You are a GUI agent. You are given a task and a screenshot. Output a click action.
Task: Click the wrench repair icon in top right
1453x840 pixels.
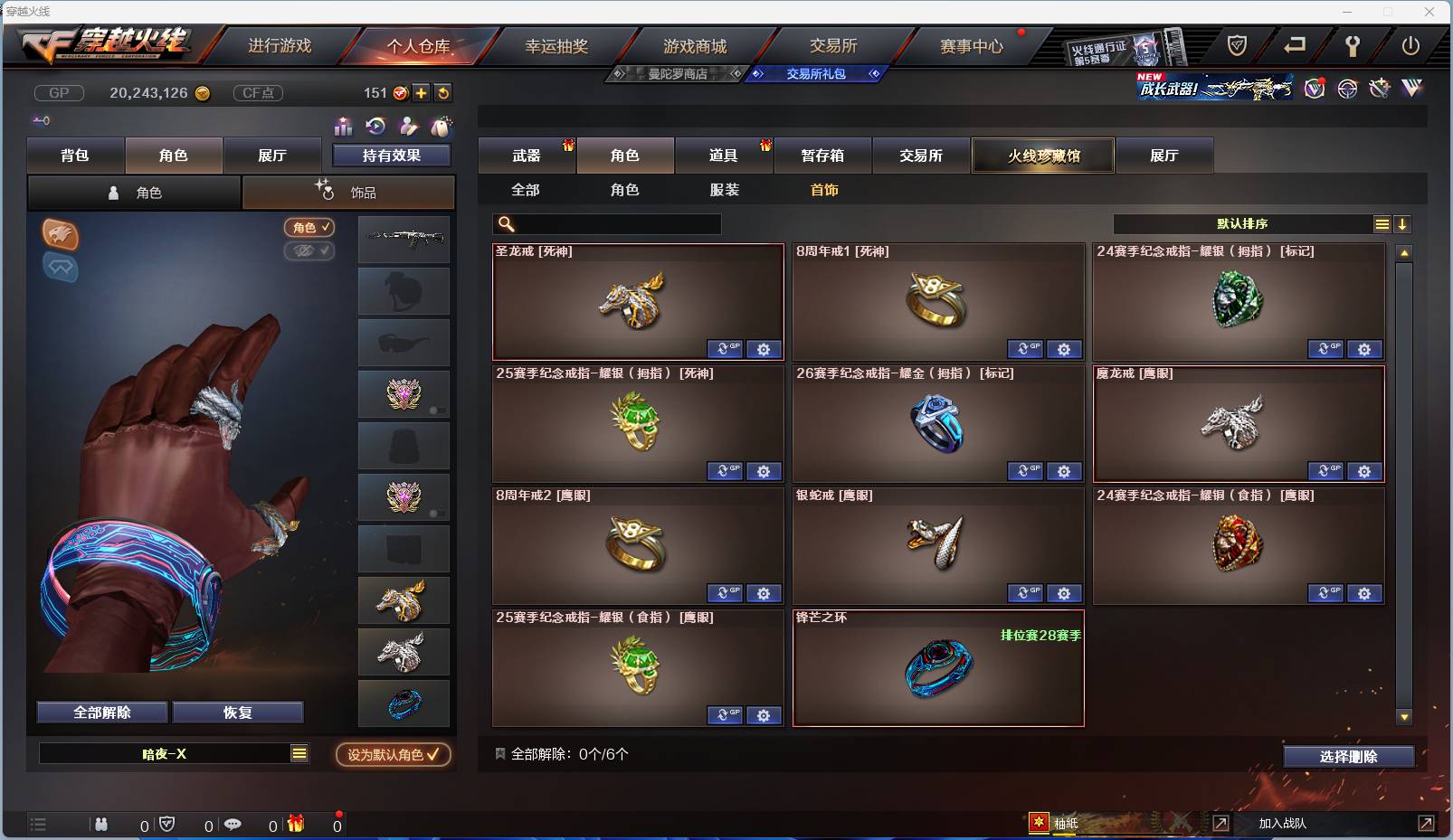(x=1351, y=46)
